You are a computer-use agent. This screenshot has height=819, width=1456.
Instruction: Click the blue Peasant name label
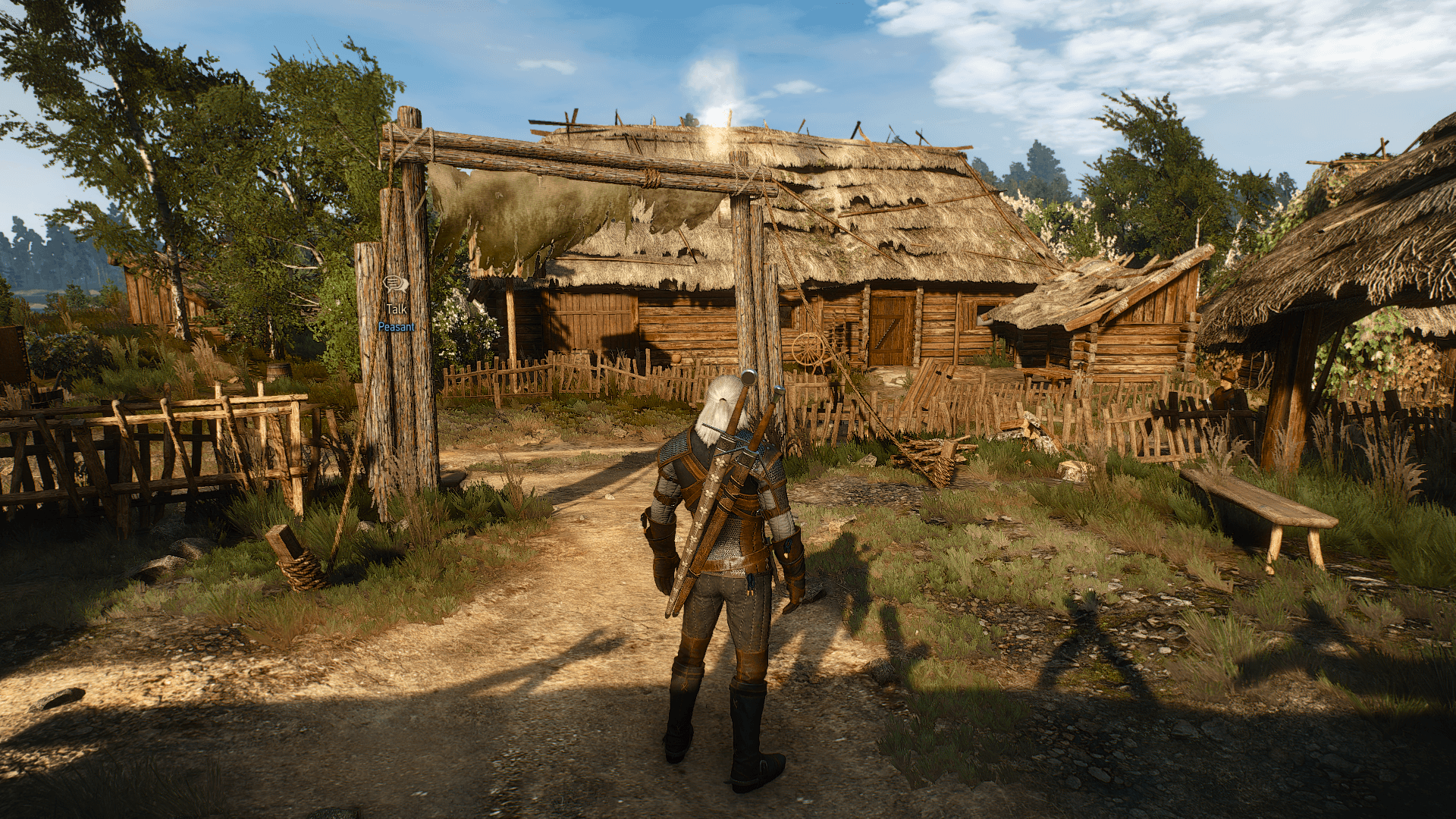395,325
